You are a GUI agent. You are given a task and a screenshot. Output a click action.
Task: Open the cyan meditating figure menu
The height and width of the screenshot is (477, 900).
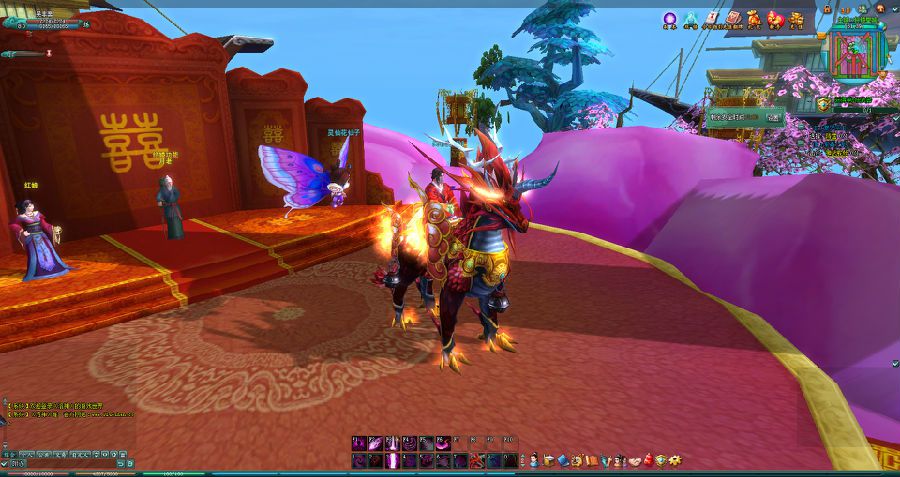click(690, 18)
